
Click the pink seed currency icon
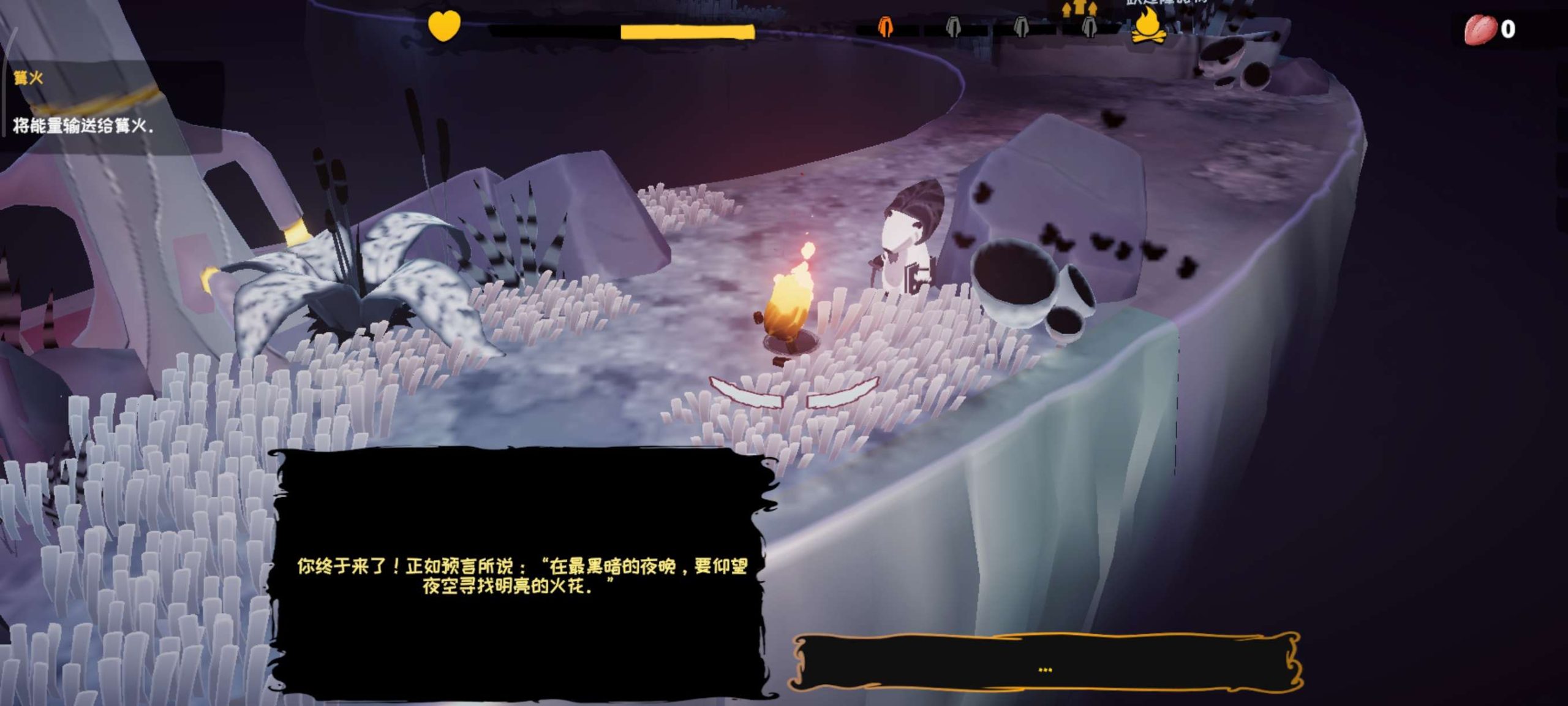point(1481,27)
